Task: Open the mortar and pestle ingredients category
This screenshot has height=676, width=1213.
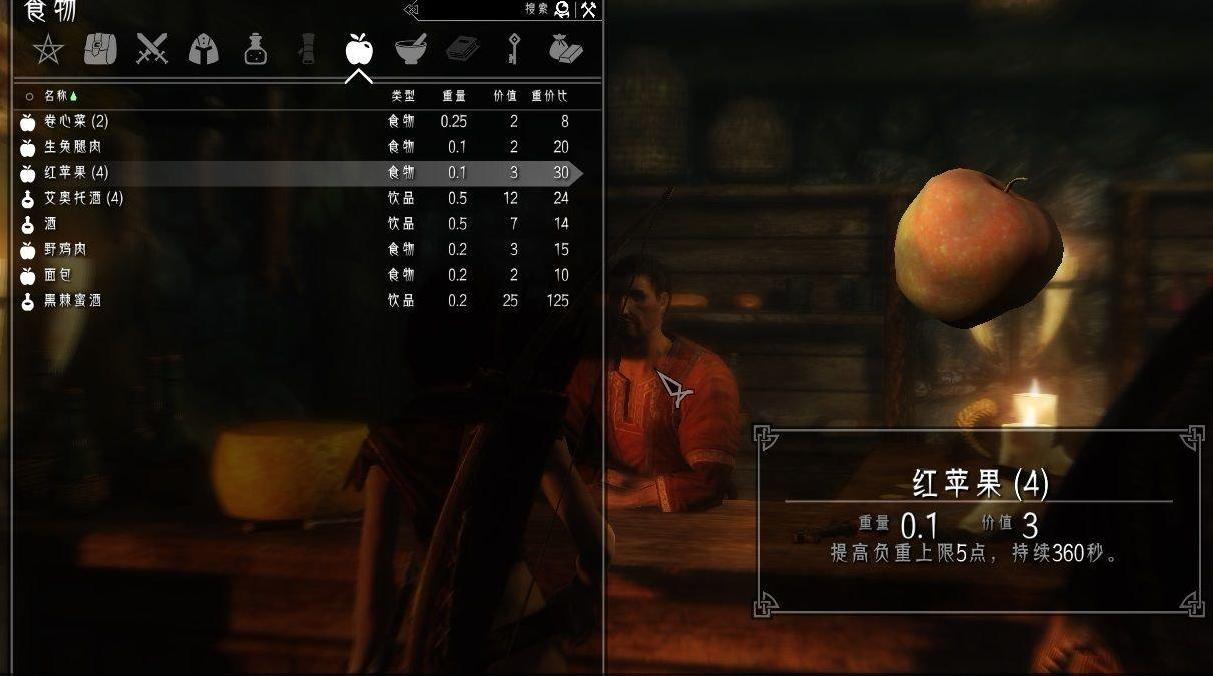Action: click(x=410, y=49)
